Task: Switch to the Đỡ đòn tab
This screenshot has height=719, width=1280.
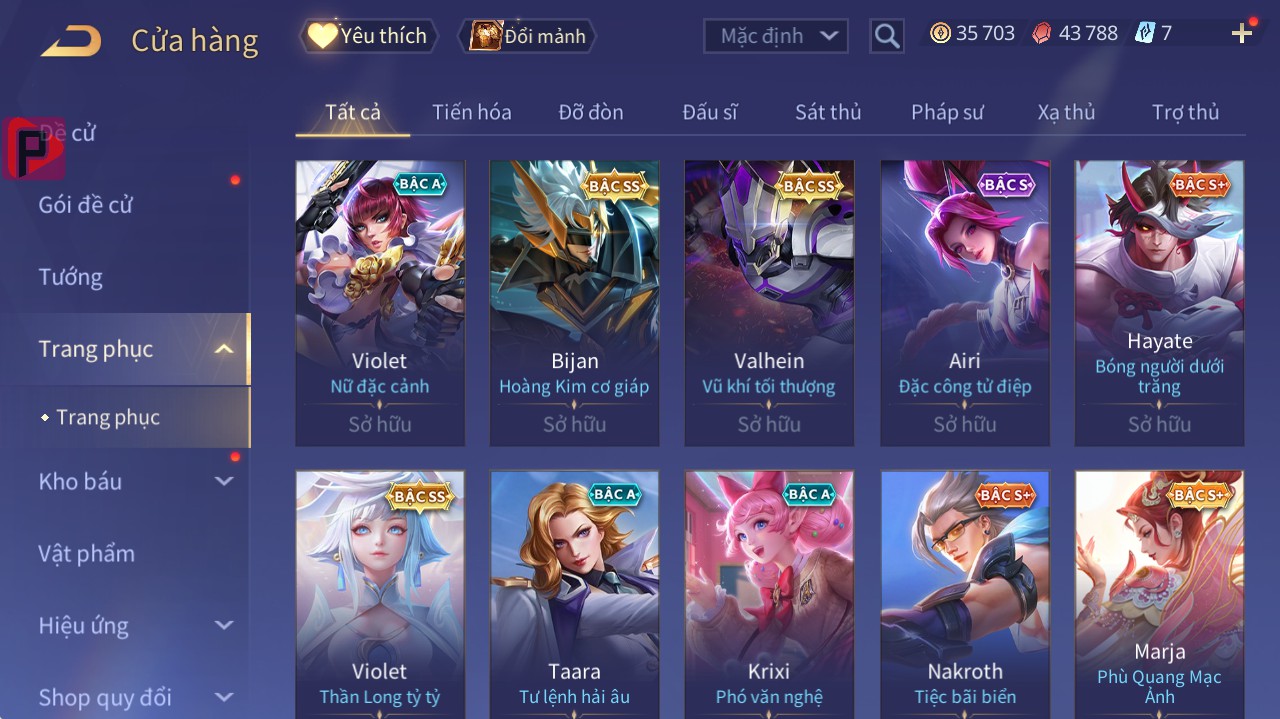Action: click(x=590, y=112)
